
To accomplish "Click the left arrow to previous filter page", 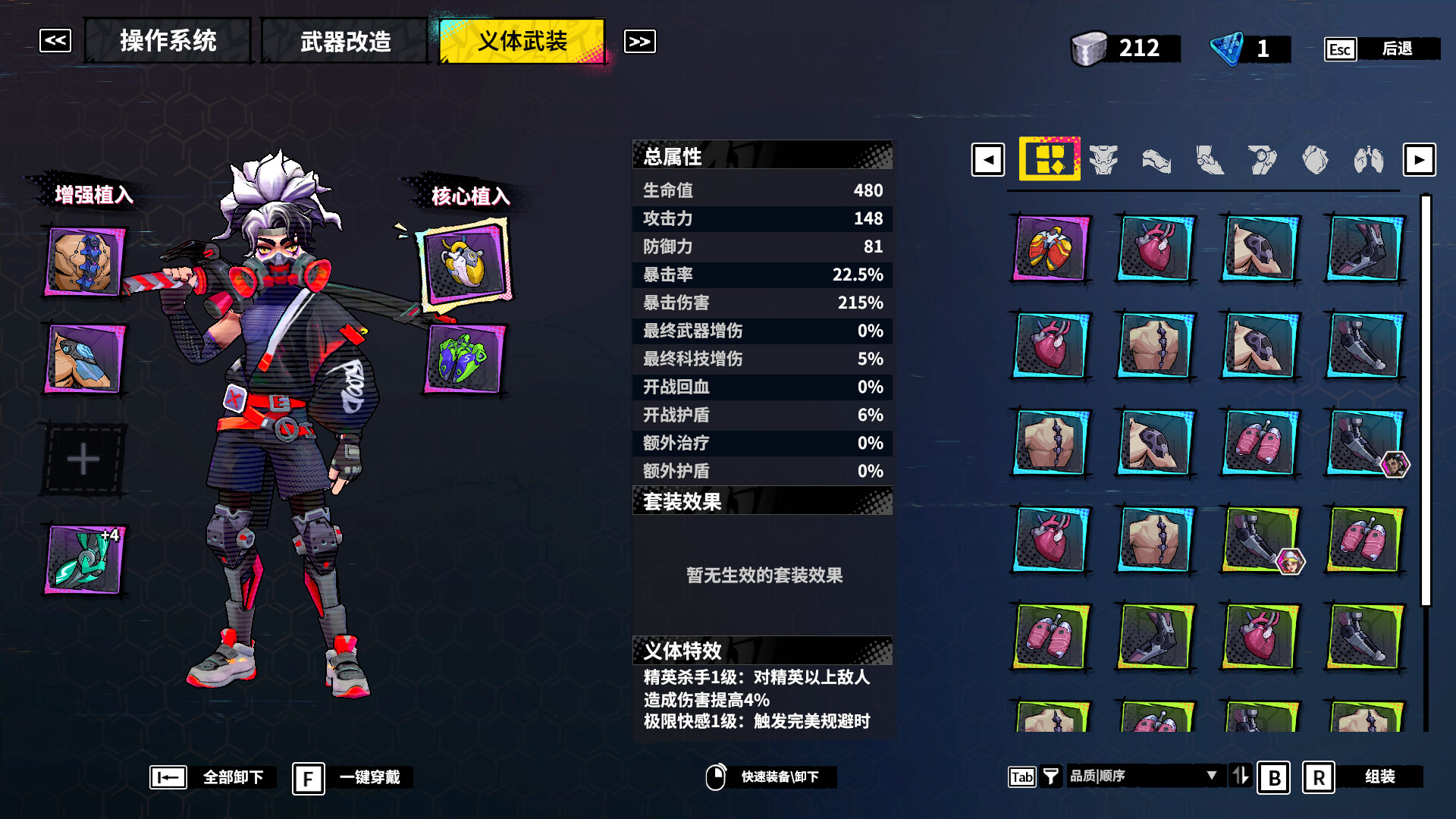I will tap(987, 160).
